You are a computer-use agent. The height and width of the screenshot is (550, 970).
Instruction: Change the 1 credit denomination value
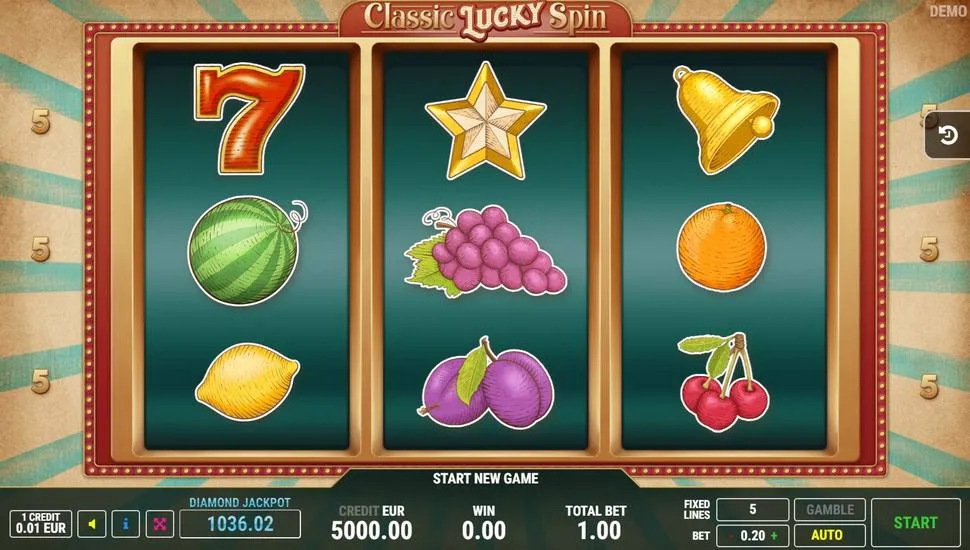click(41, 523)
